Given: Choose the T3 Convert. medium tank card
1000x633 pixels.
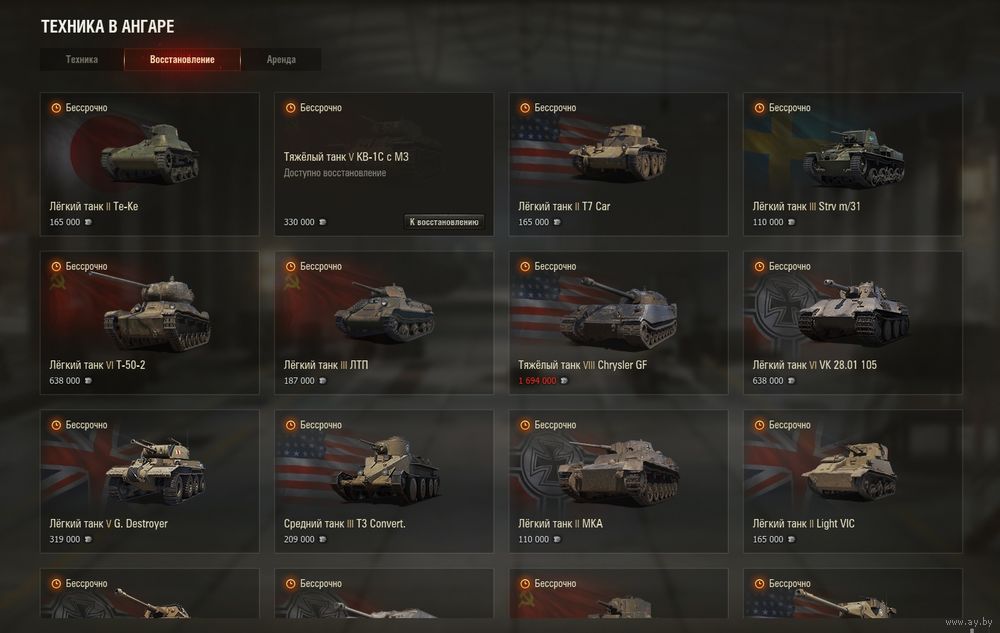Looking at the screenshot, I should pos(384,481).
